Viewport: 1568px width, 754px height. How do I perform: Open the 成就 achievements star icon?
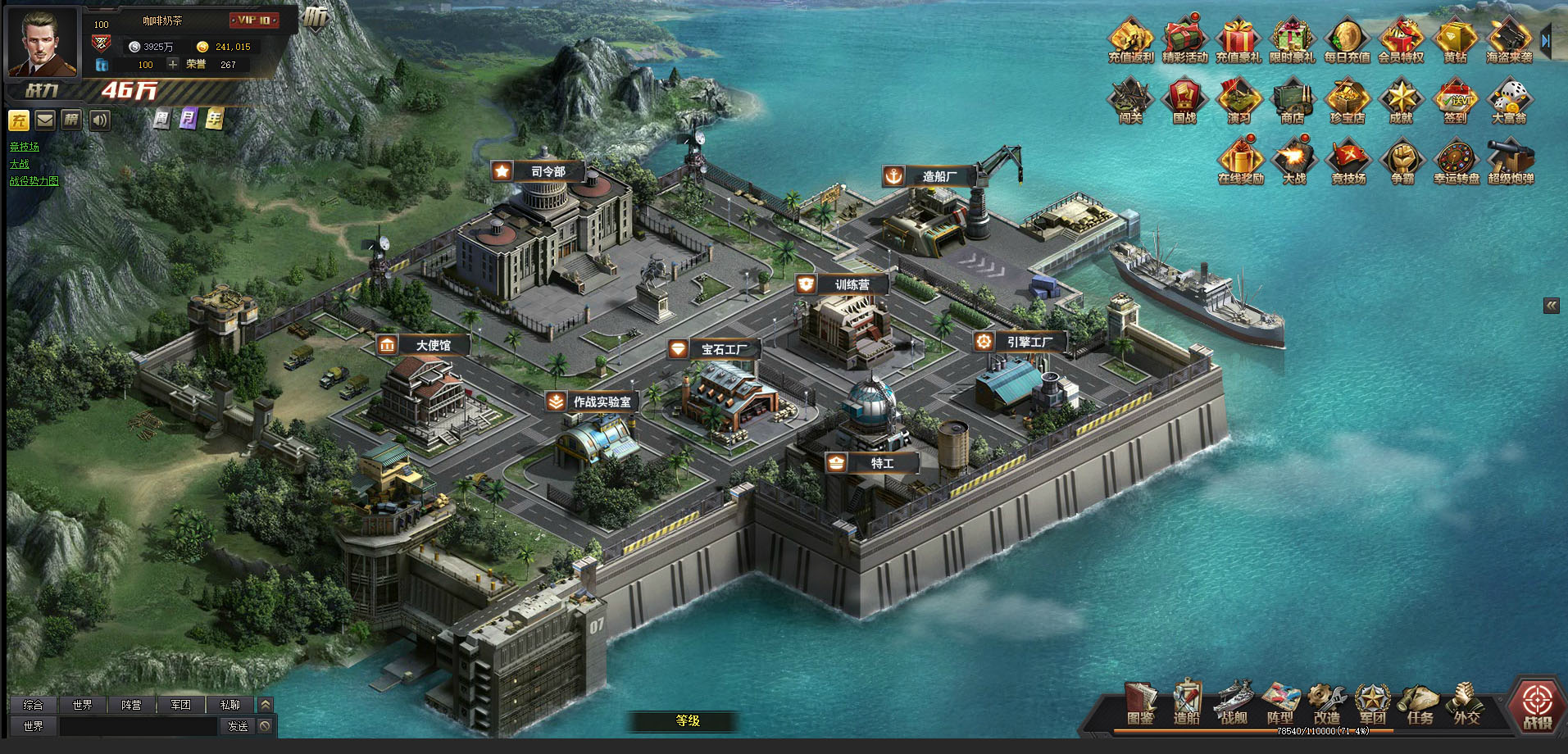1401,98
